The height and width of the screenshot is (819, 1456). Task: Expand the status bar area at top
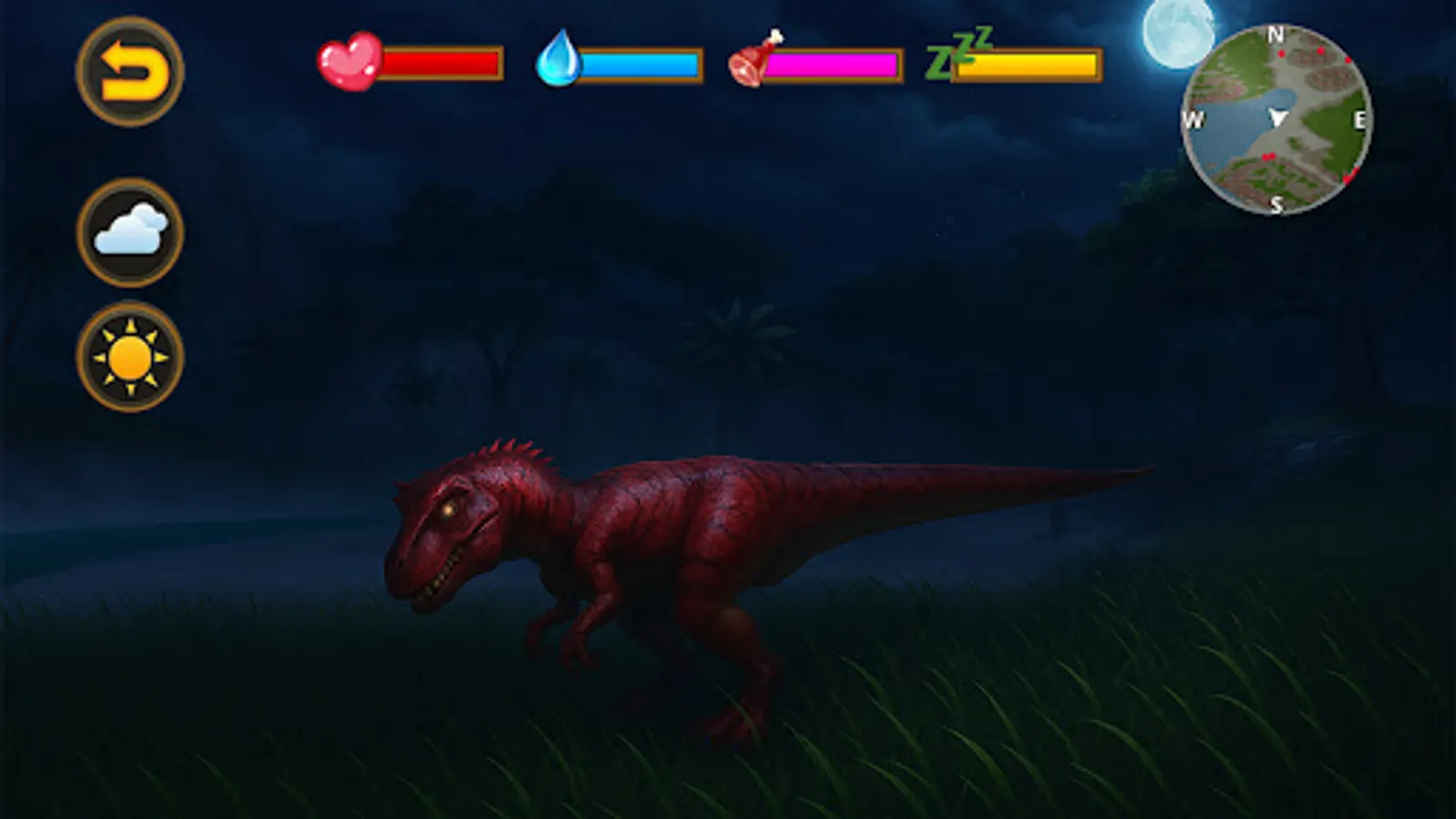[x=710, y=62]
